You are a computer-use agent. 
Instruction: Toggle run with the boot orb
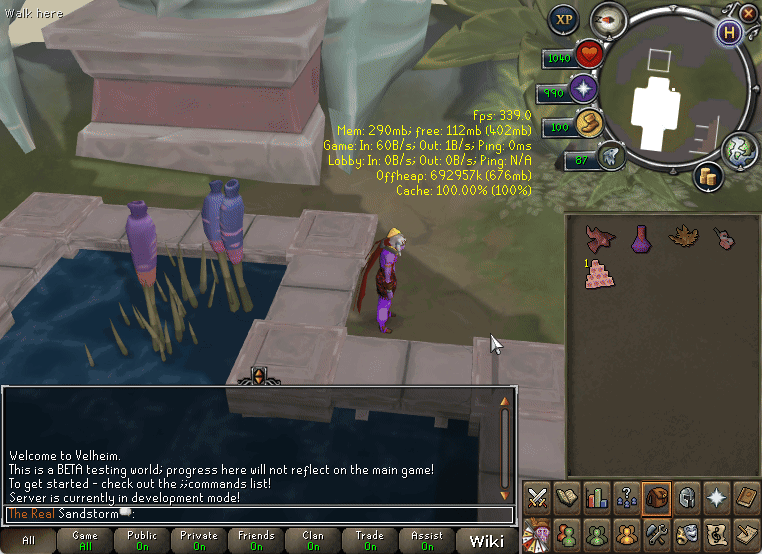click(x=587, y=126)
